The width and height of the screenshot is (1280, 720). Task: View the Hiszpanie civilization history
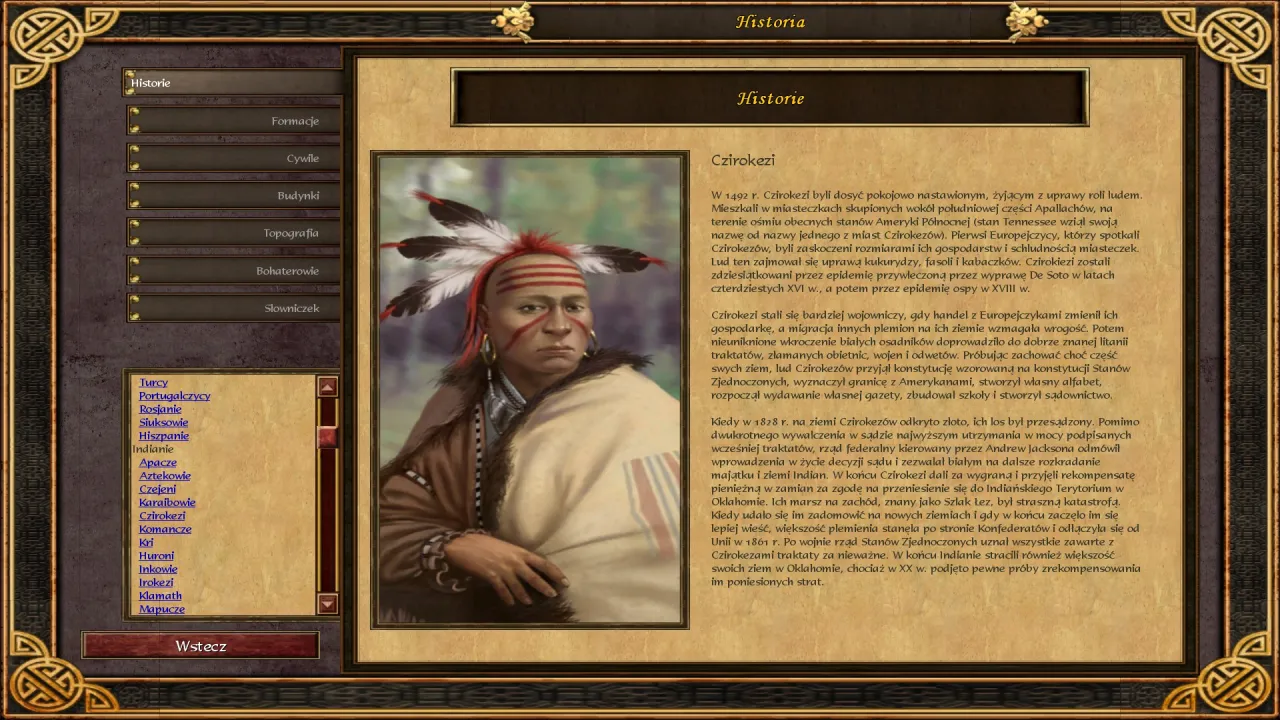coord(166,435)
